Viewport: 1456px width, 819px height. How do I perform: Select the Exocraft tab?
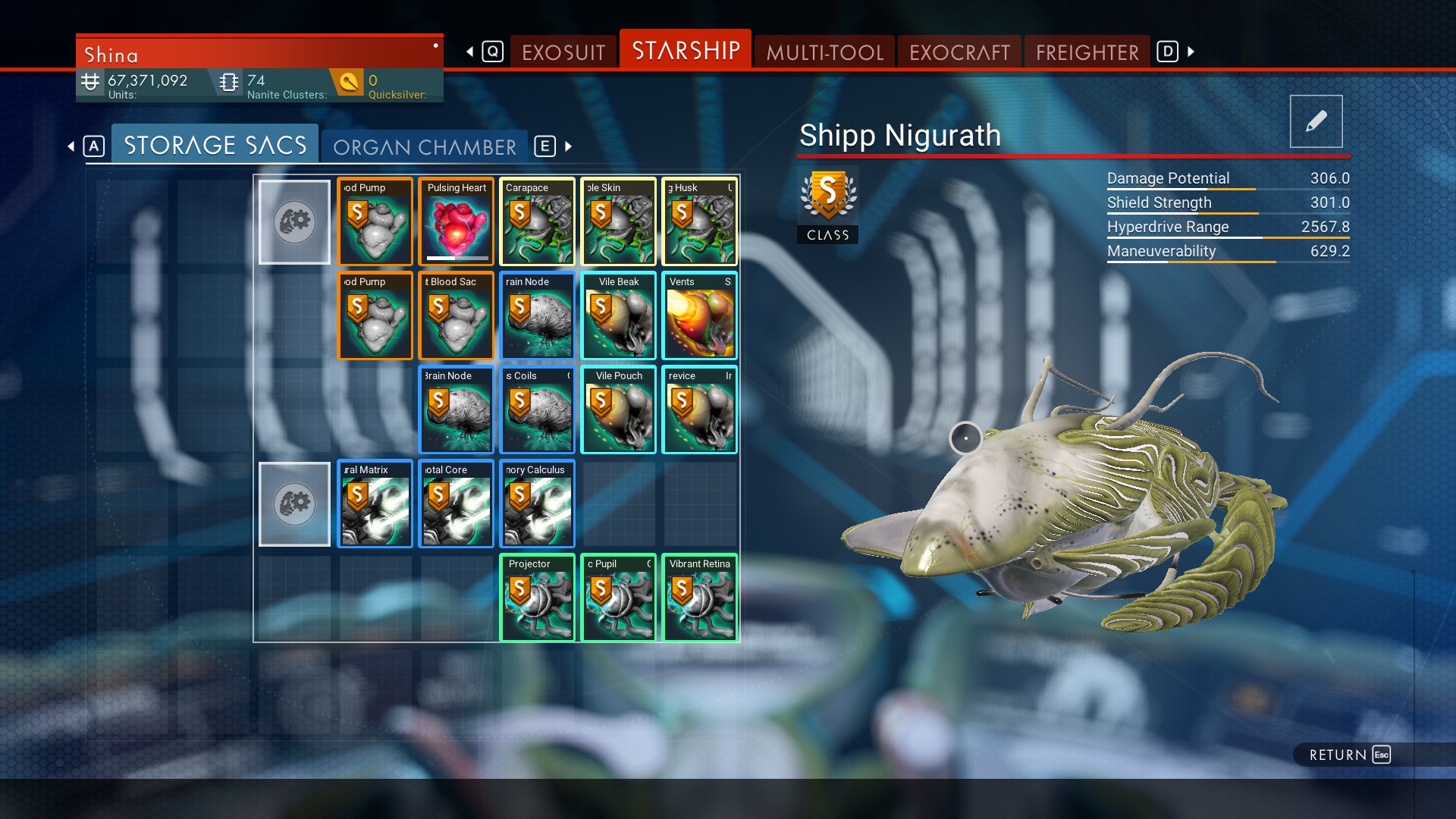pyautogui.click(x=959, y=52)
